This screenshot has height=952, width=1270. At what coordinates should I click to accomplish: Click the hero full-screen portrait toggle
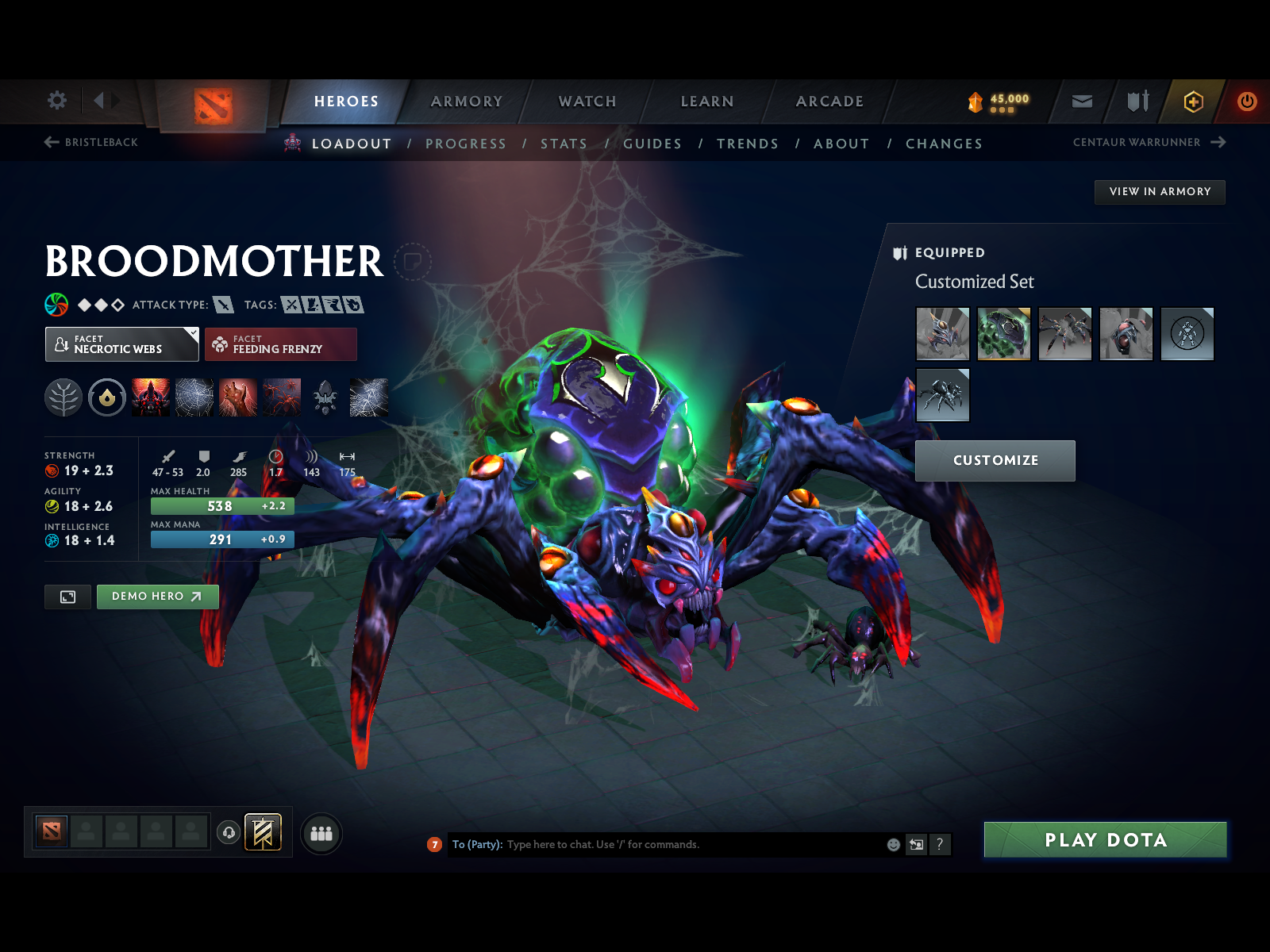coord(67,597)
